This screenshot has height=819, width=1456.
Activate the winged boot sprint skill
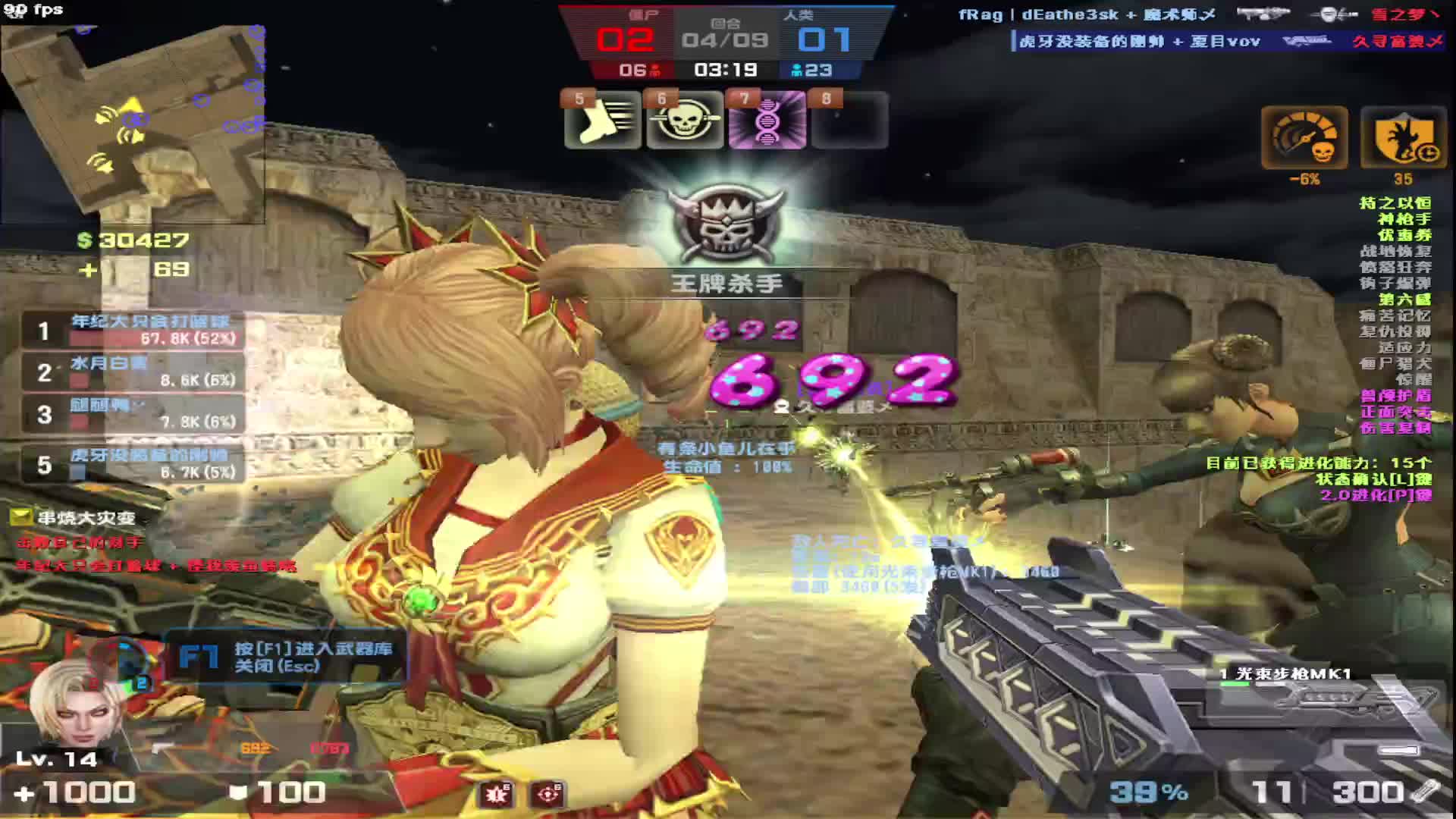602,120
